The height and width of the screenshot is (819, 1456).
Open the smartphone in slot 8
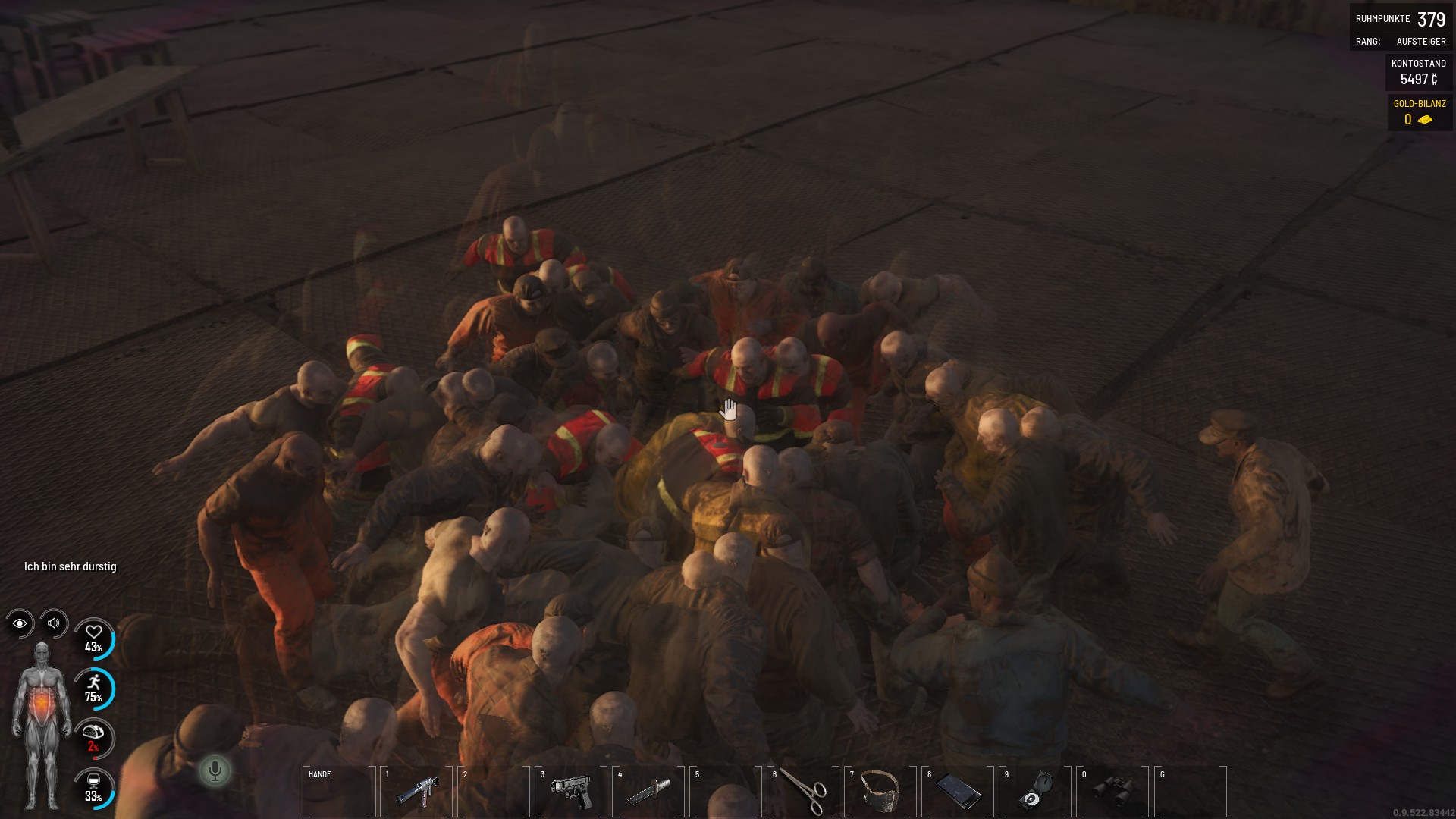[x=958, y=792]
